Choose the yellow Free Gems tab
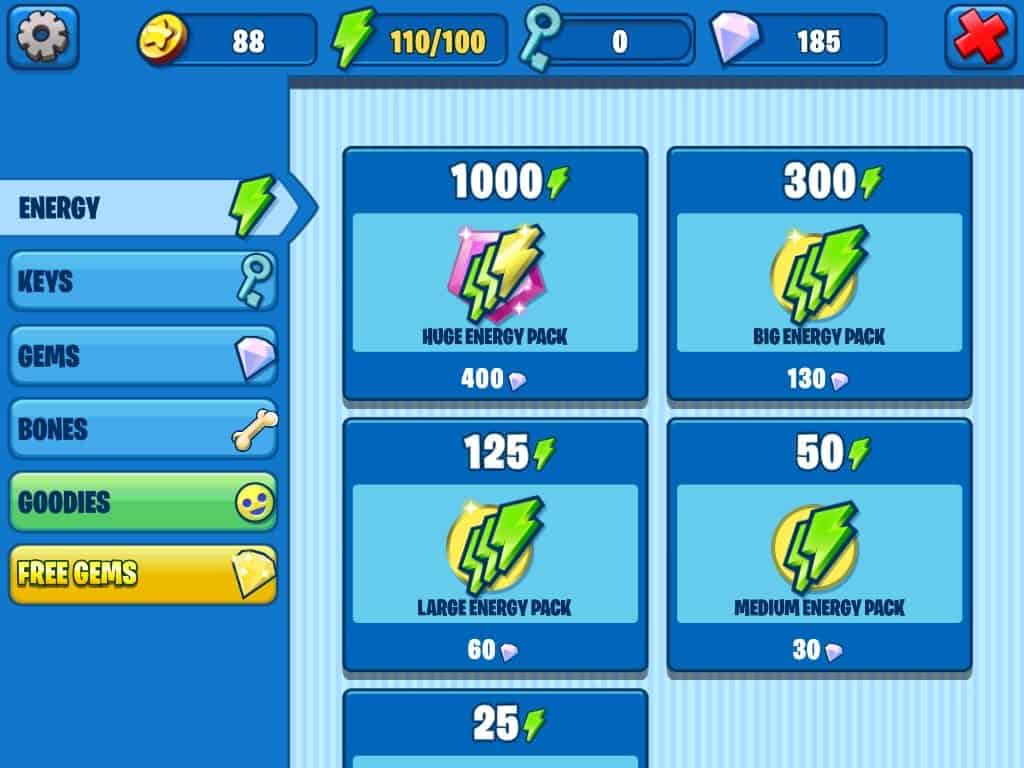Image resolution: width=1024 pixels, height=768 pixels. click(x=143, y=574)
